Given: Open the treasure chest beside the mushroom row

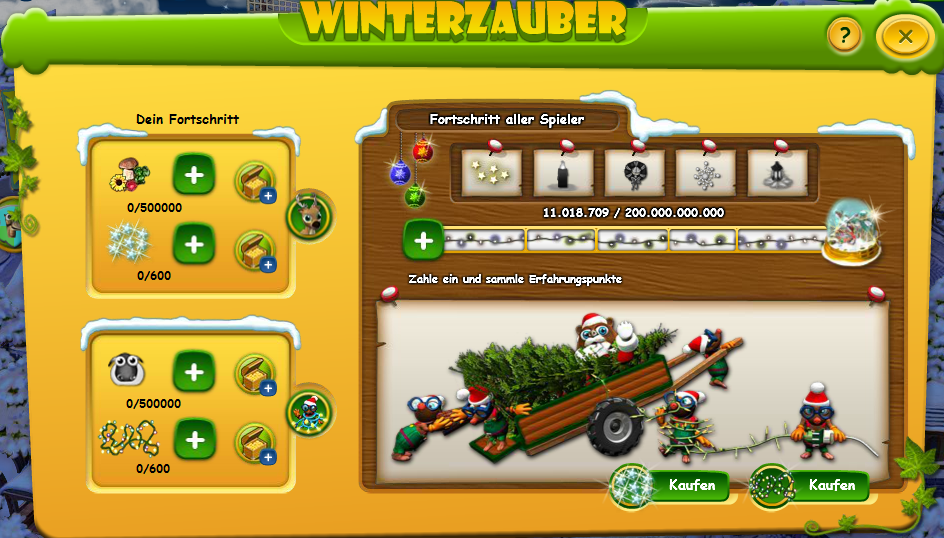Looking at the screenshot, I should tap(254, 181).
